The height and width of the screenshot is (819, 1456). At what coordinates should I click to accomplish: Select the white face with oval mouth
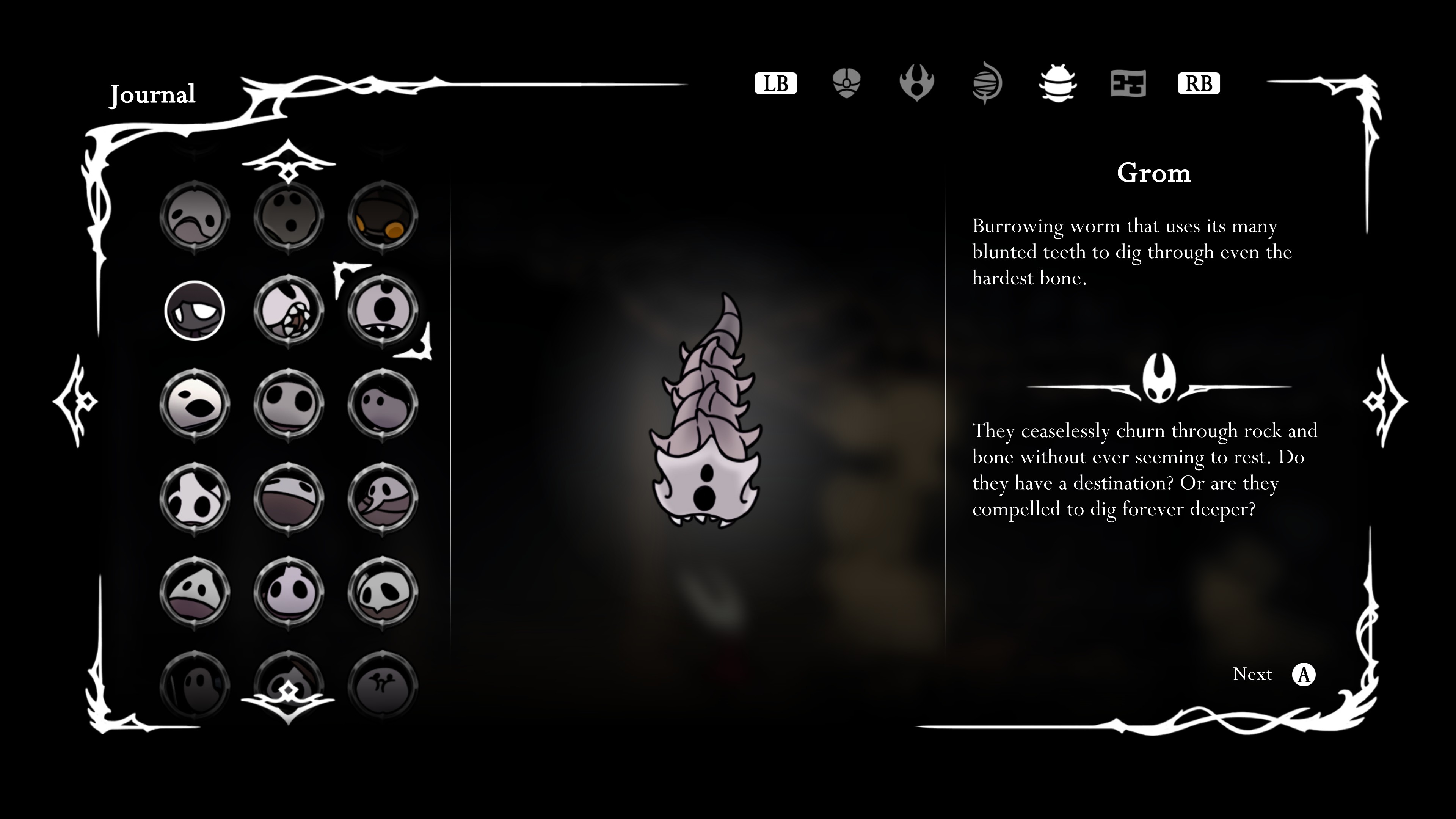coord(195,404)
